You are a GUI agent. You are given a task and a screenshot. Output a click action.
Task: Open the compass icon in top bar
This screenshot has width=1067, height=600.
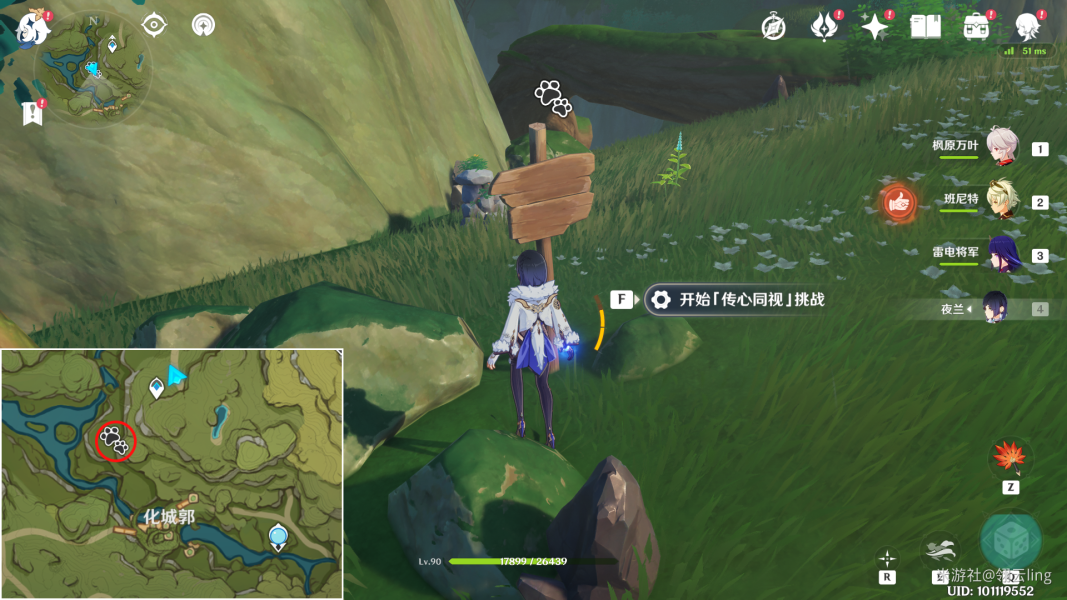tap(773, 27)
